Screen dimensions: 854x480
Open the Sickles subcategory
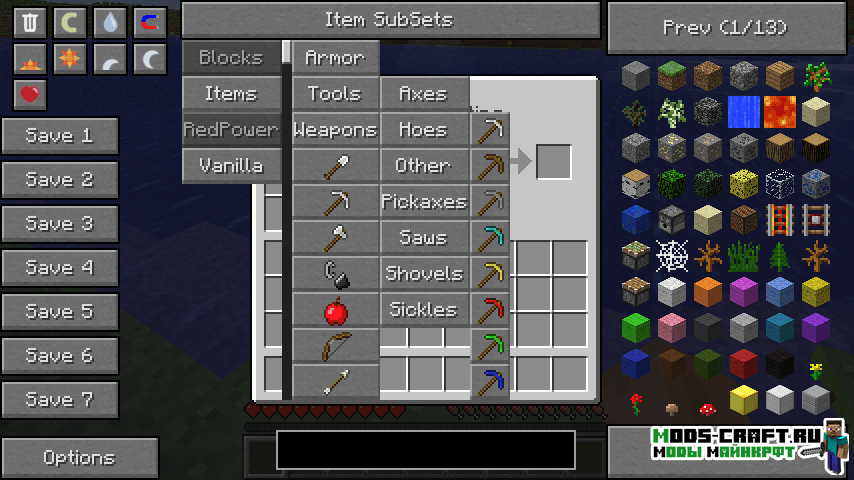(424, 310)
